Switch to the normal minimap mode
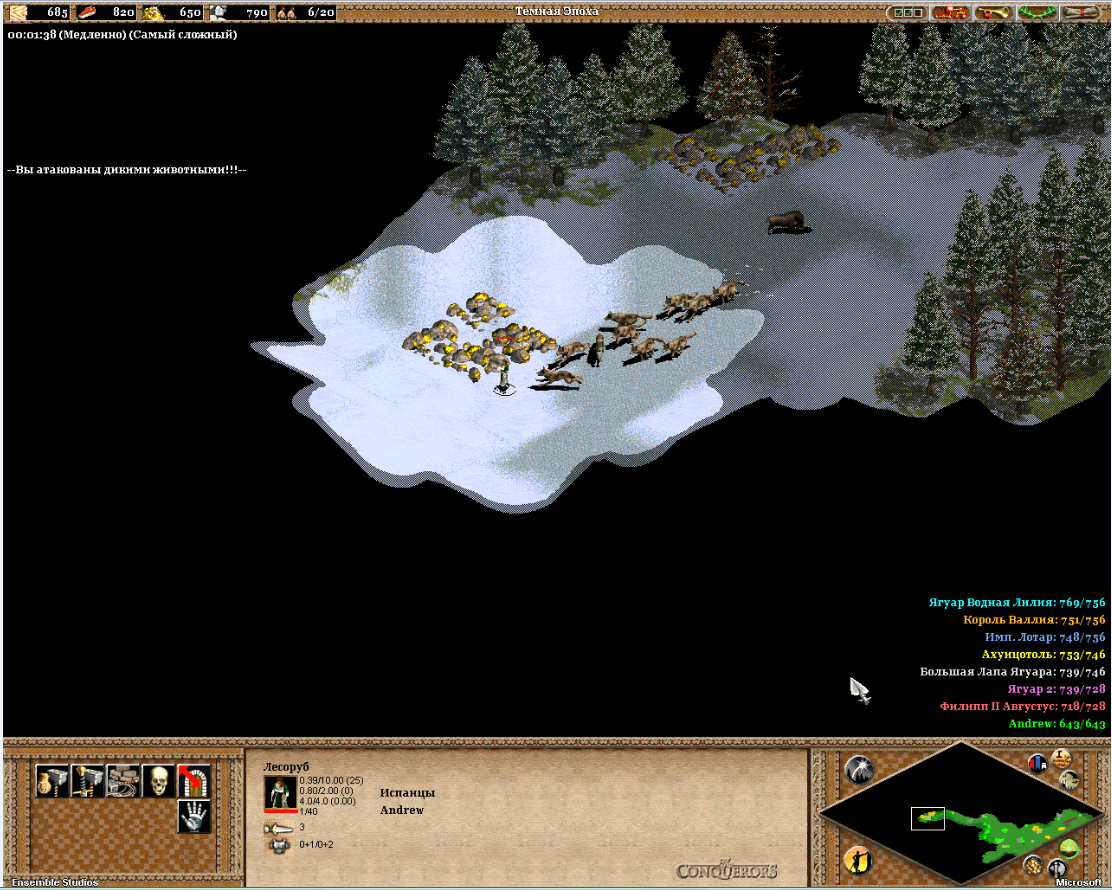 (1071, 850)
